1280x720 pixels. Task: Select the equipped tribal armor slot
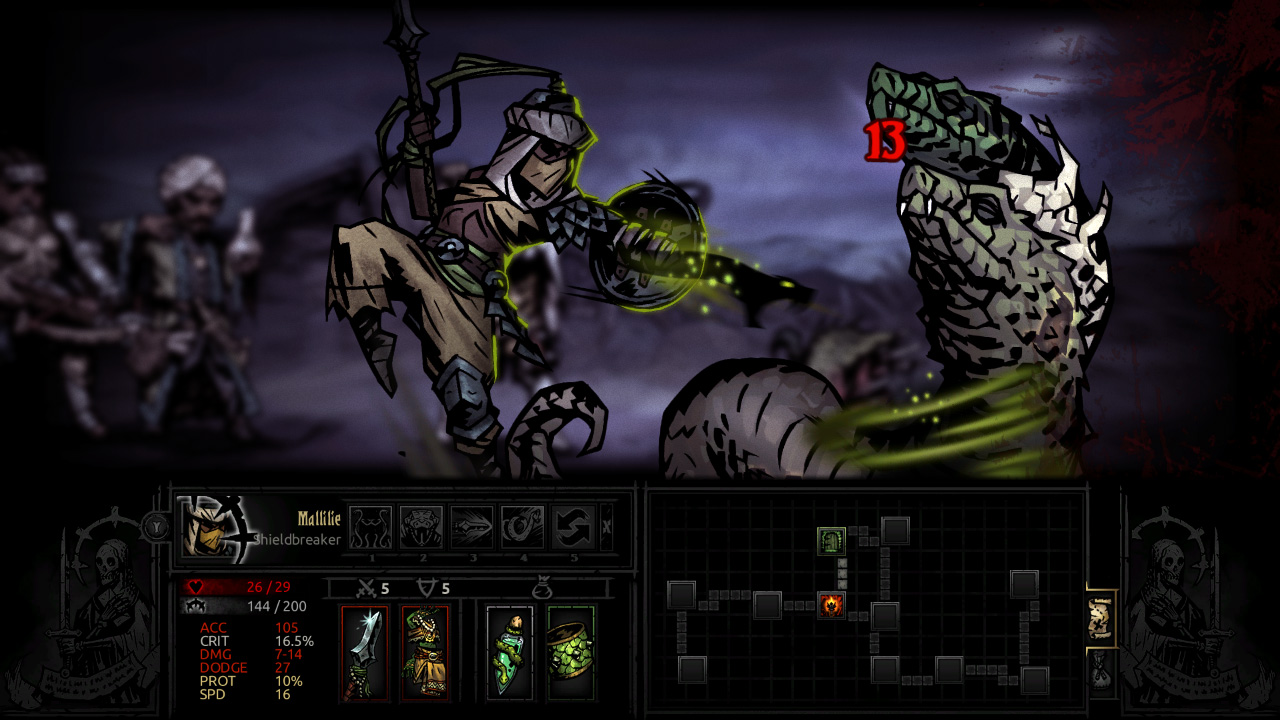(x=424, y=654)
